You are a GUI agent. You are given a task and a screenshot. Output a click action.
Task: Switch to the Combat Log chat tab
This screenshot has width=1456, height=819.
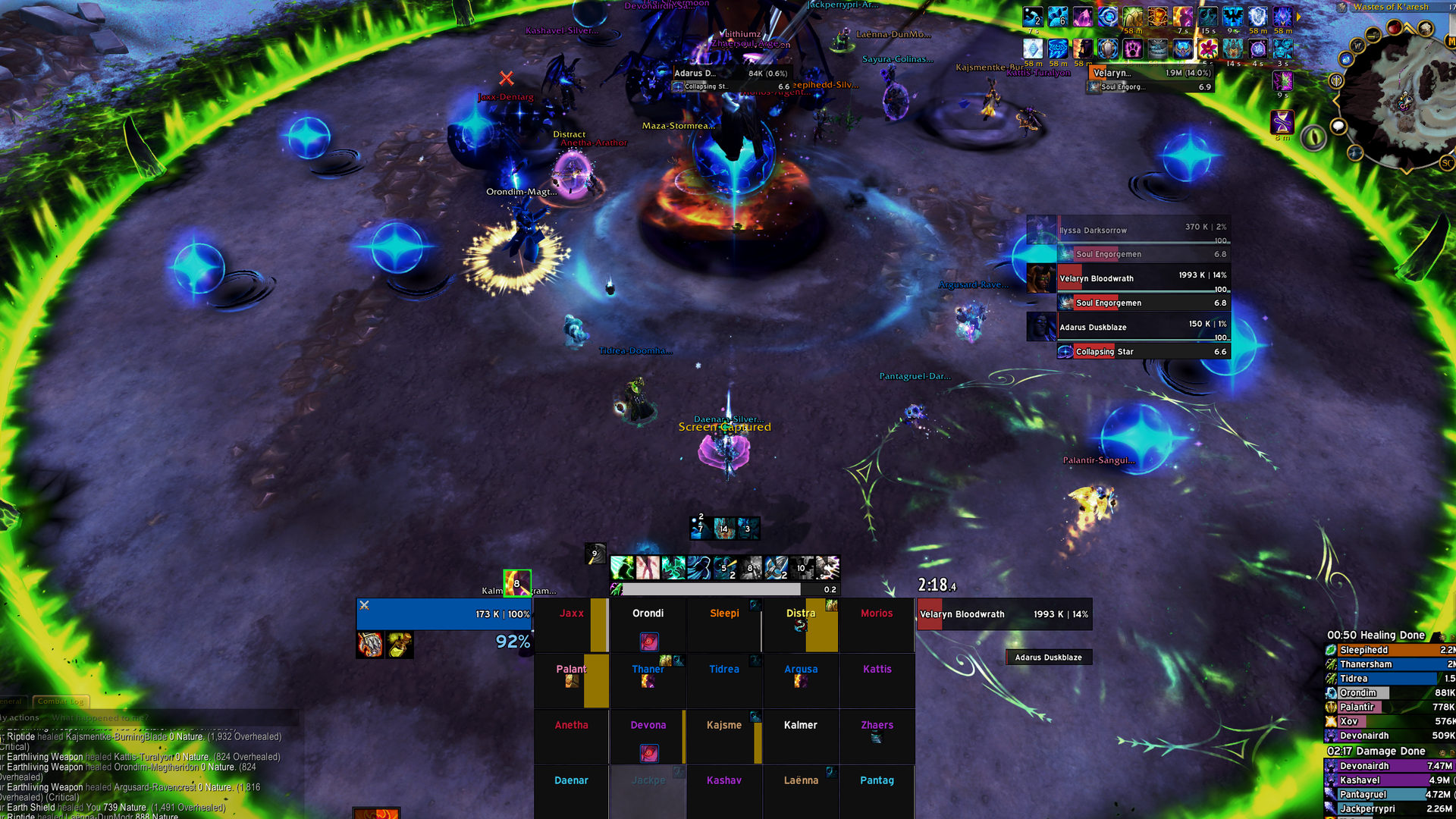click(x=61, y=701)
